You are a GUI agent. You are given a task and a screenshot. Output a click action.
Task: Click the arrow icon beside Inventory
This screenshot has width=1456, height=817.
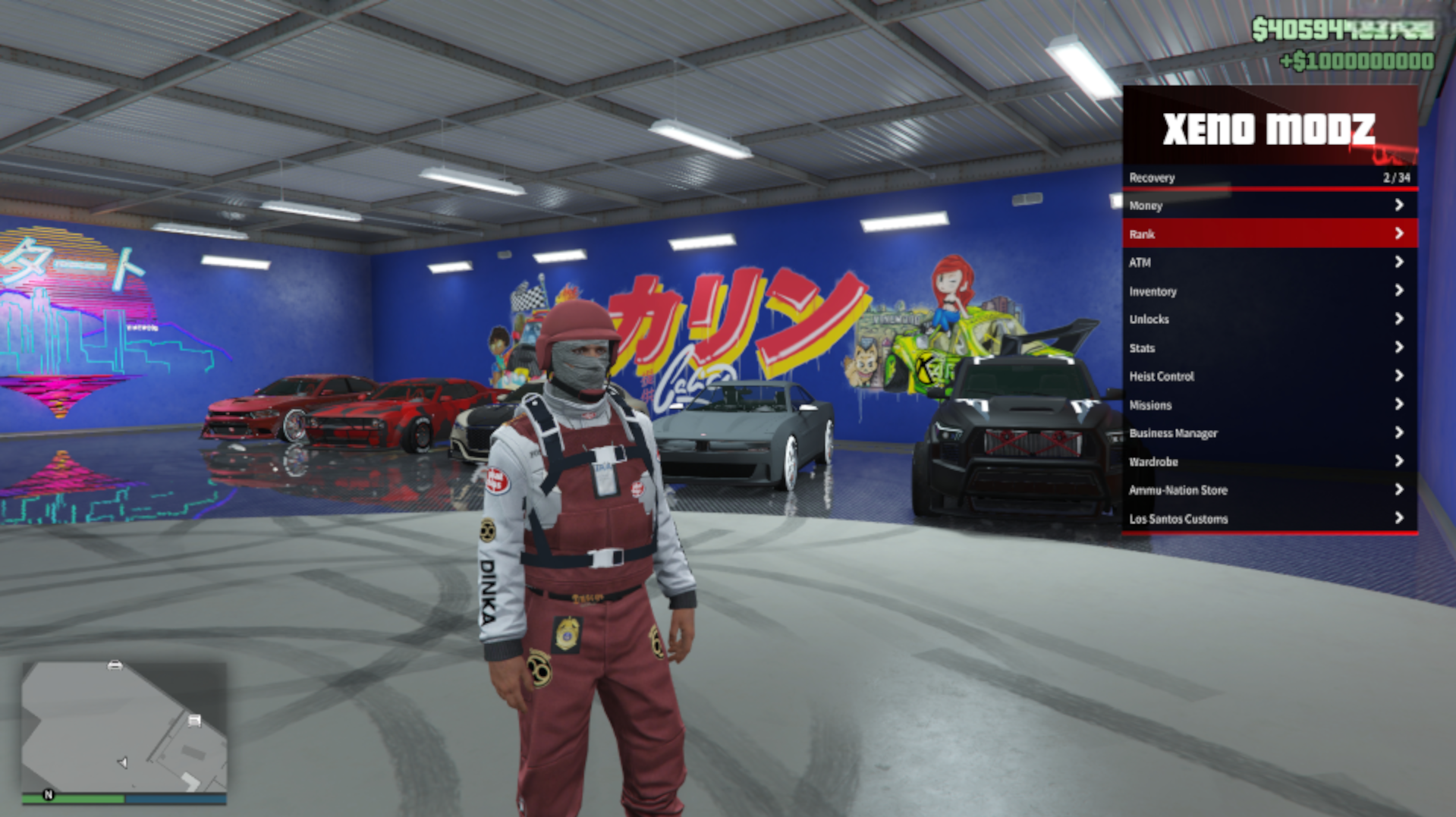pyautogui.click(x=1400, y=291)
